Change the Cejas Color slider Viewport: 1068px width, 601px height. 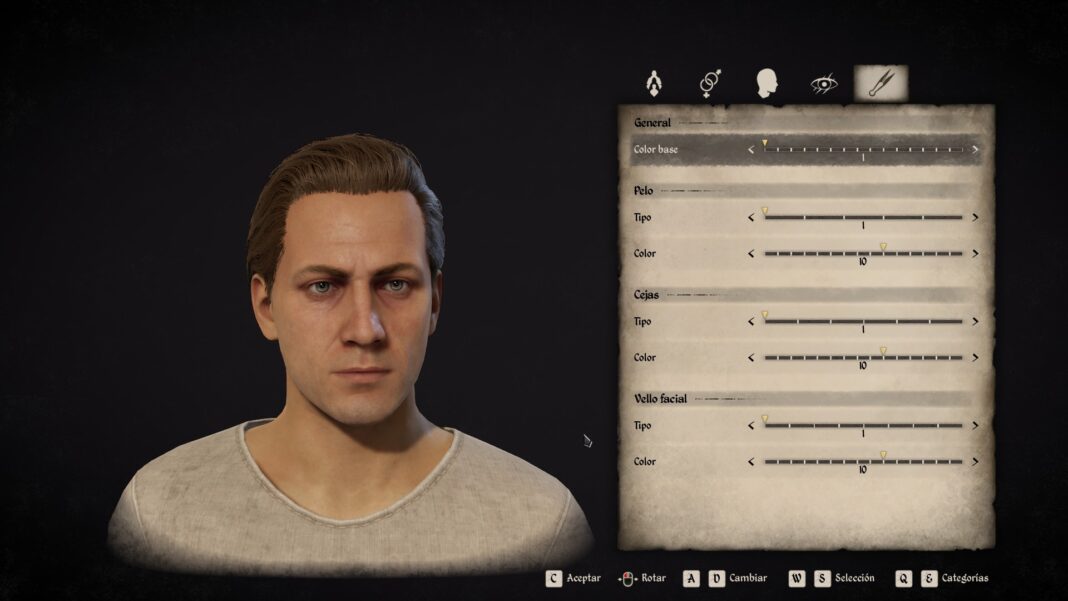[863, 357]
